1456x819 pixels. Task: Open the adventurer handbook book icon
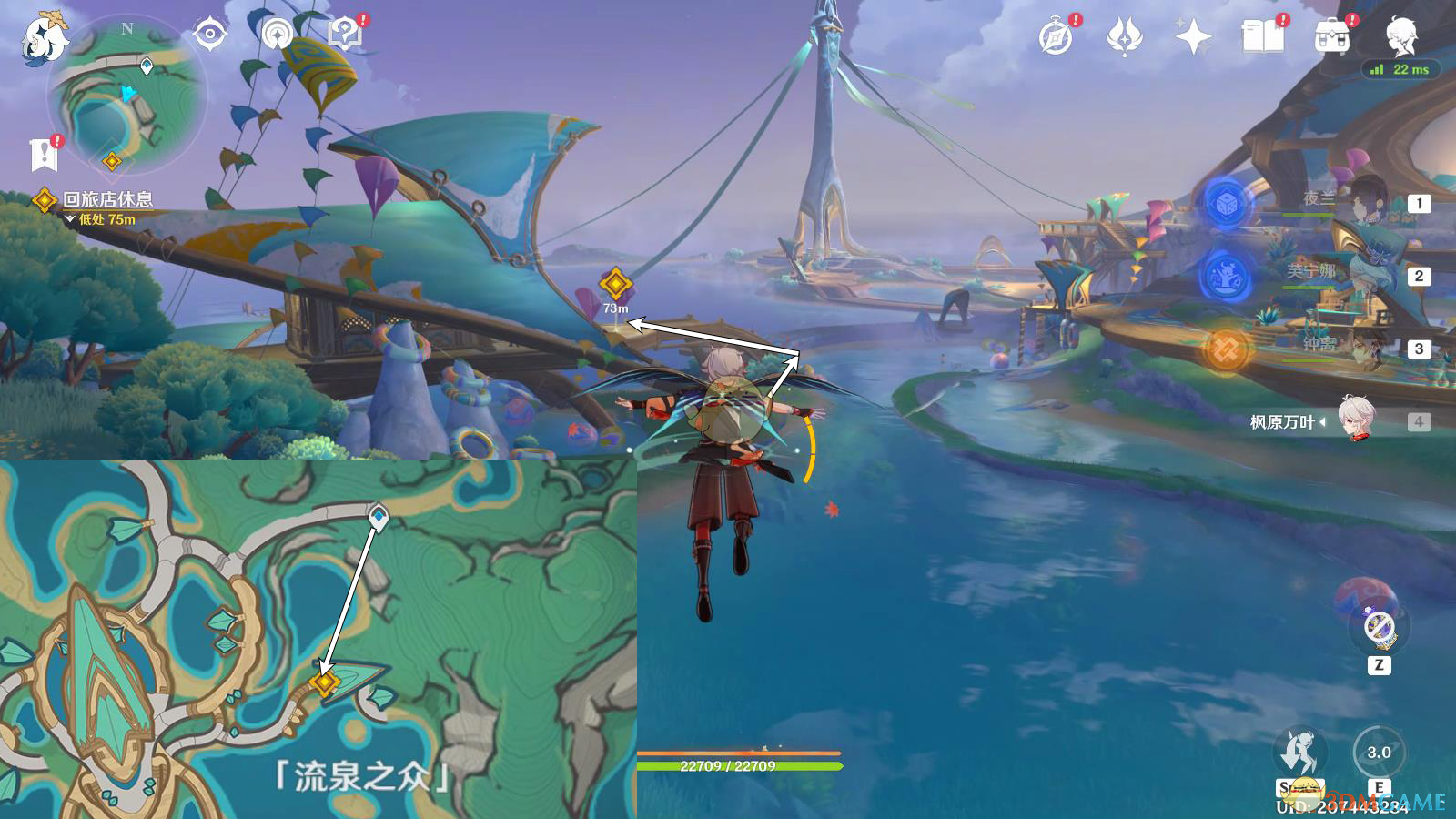(x=1262, y=37)
